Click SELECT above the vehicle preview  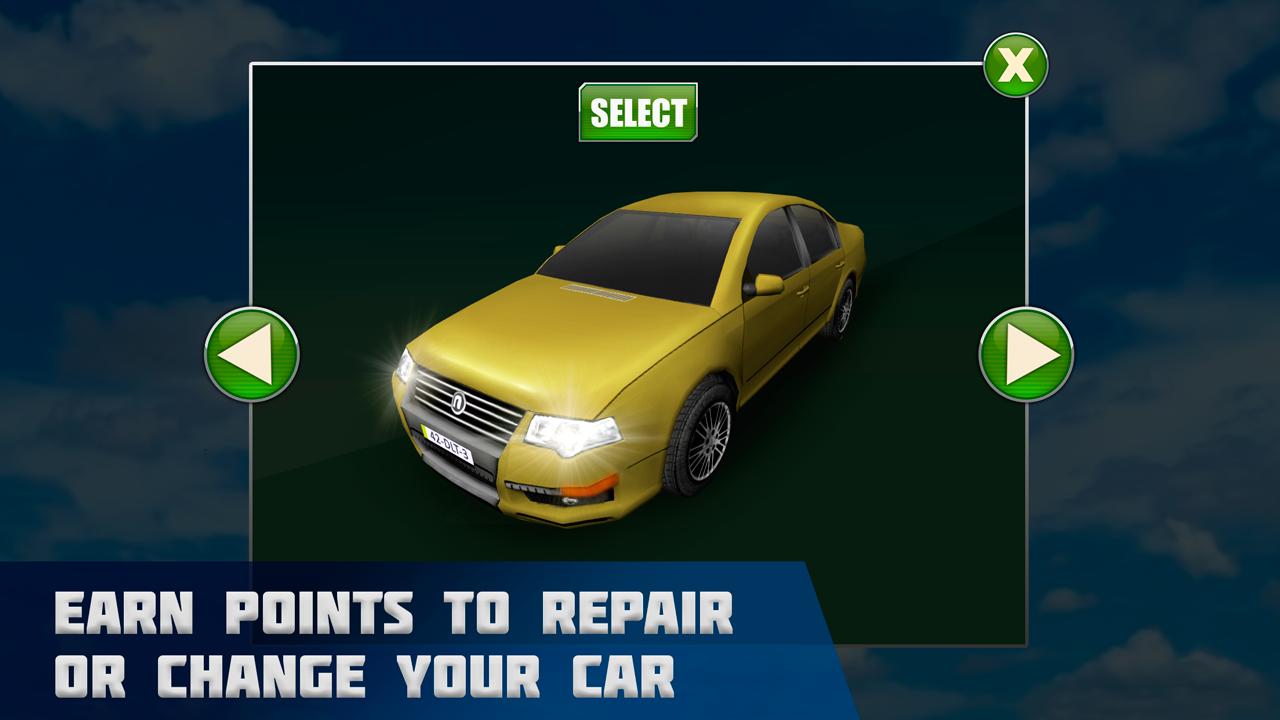pyautogui.click(x=638, y=110)
